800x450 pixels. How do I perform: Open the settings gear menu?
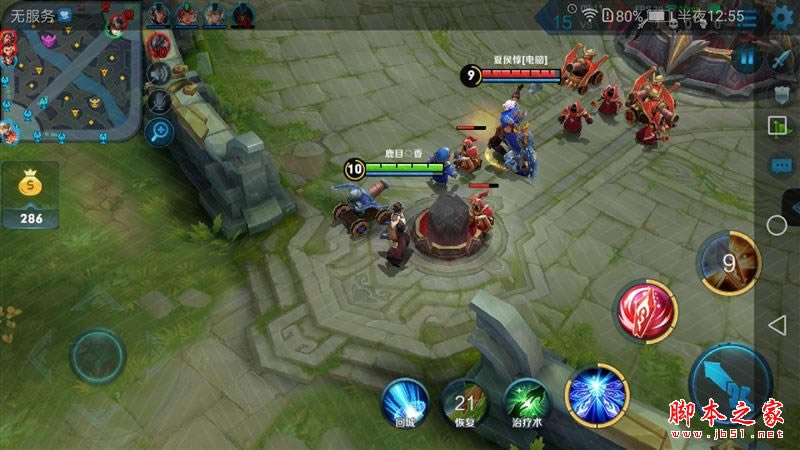pyautogui.click(x=783, y=16)
